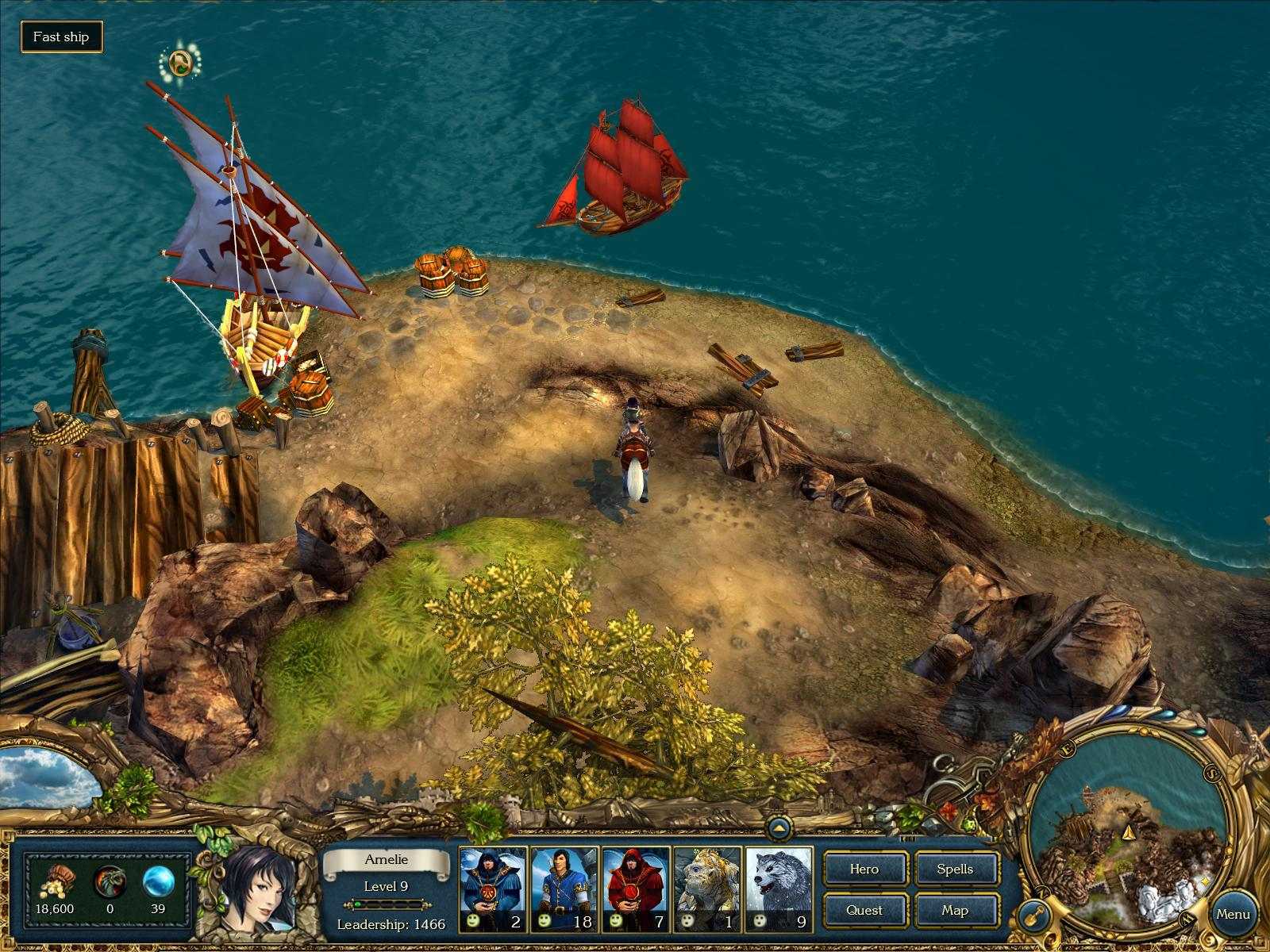Select the hooded mage troop slot showing 2
The width and height of the screenshot is (1270, 952).
click(x=492, y=889)
